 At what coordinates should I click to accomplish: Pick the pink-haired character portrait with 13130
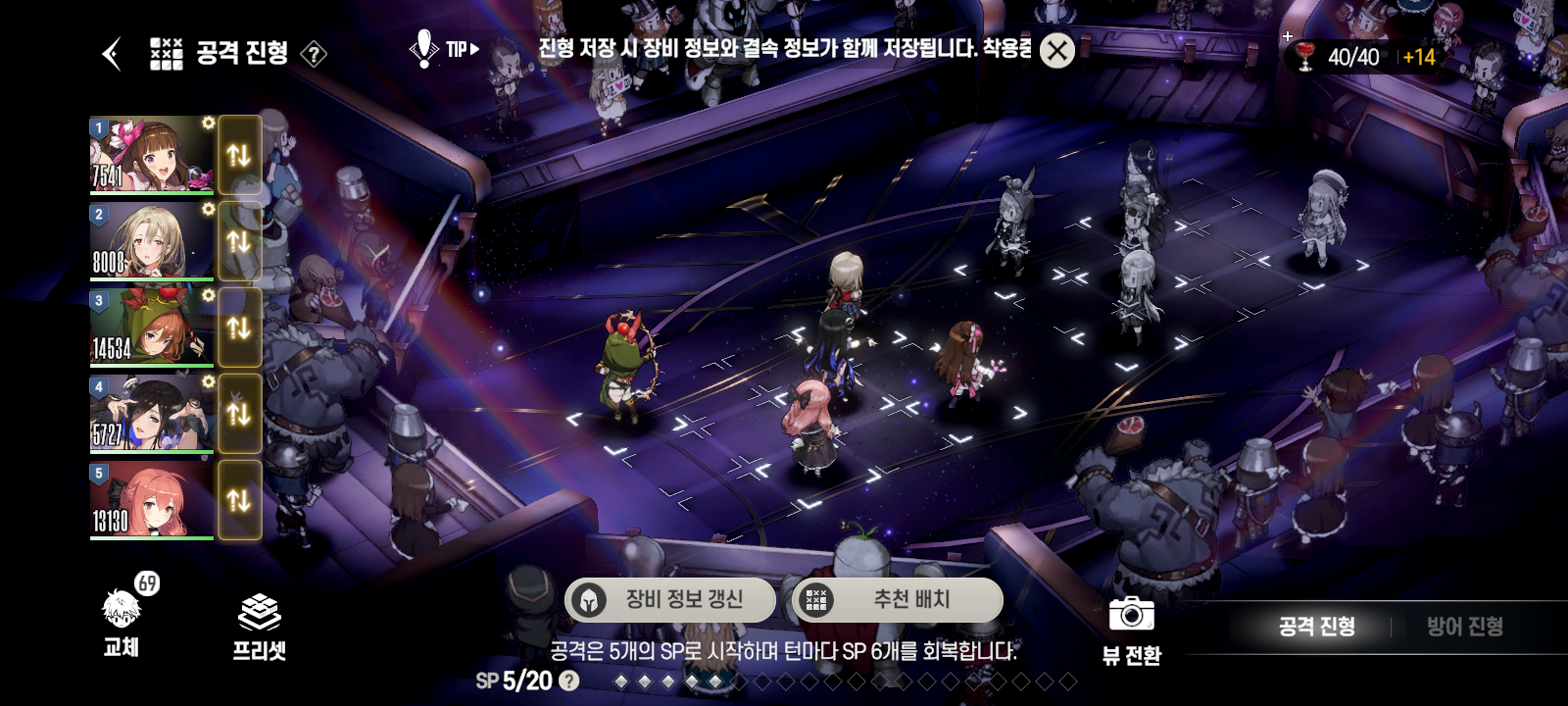pos(151,500)
